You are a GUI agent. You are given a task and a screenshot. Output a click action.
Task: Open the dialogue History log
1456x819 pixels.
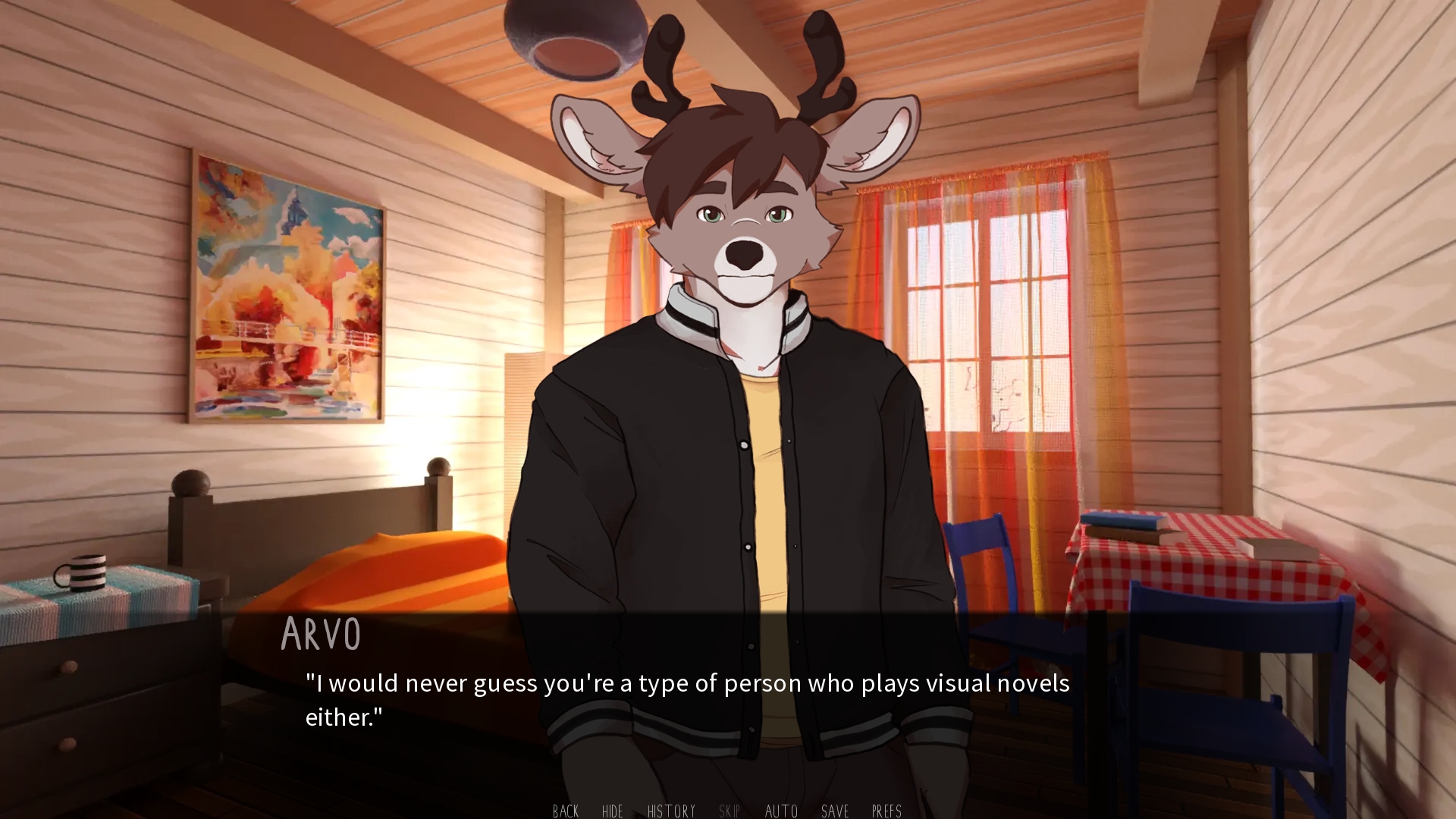(x=671, y=811)
